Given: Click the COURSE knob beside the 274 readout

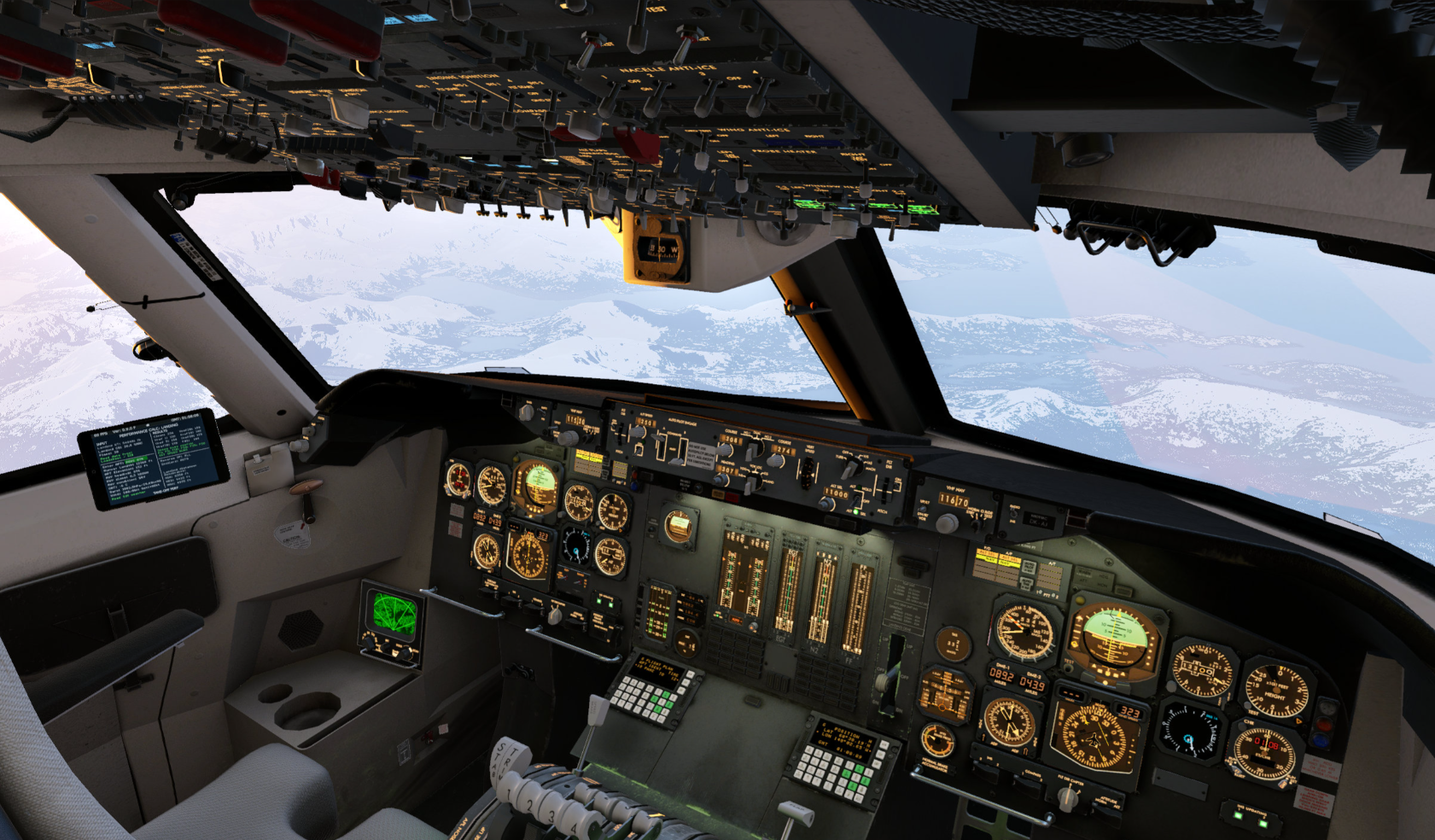Looking at the screenshot, I should (775, 461).
